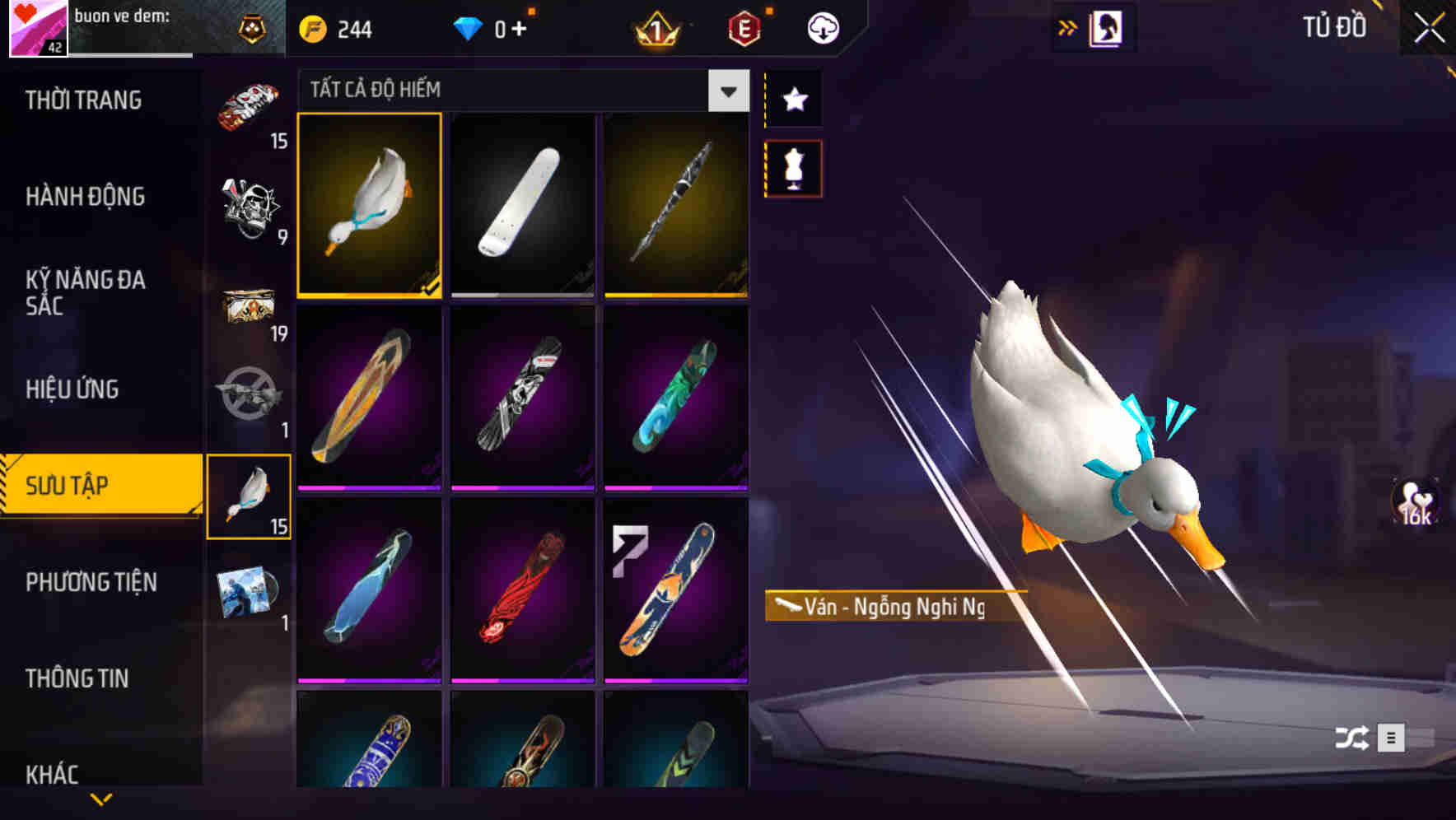Switch to the PHƯƠNG TIỆN tab
This screenshot has width=1456, height=820.
91,582
